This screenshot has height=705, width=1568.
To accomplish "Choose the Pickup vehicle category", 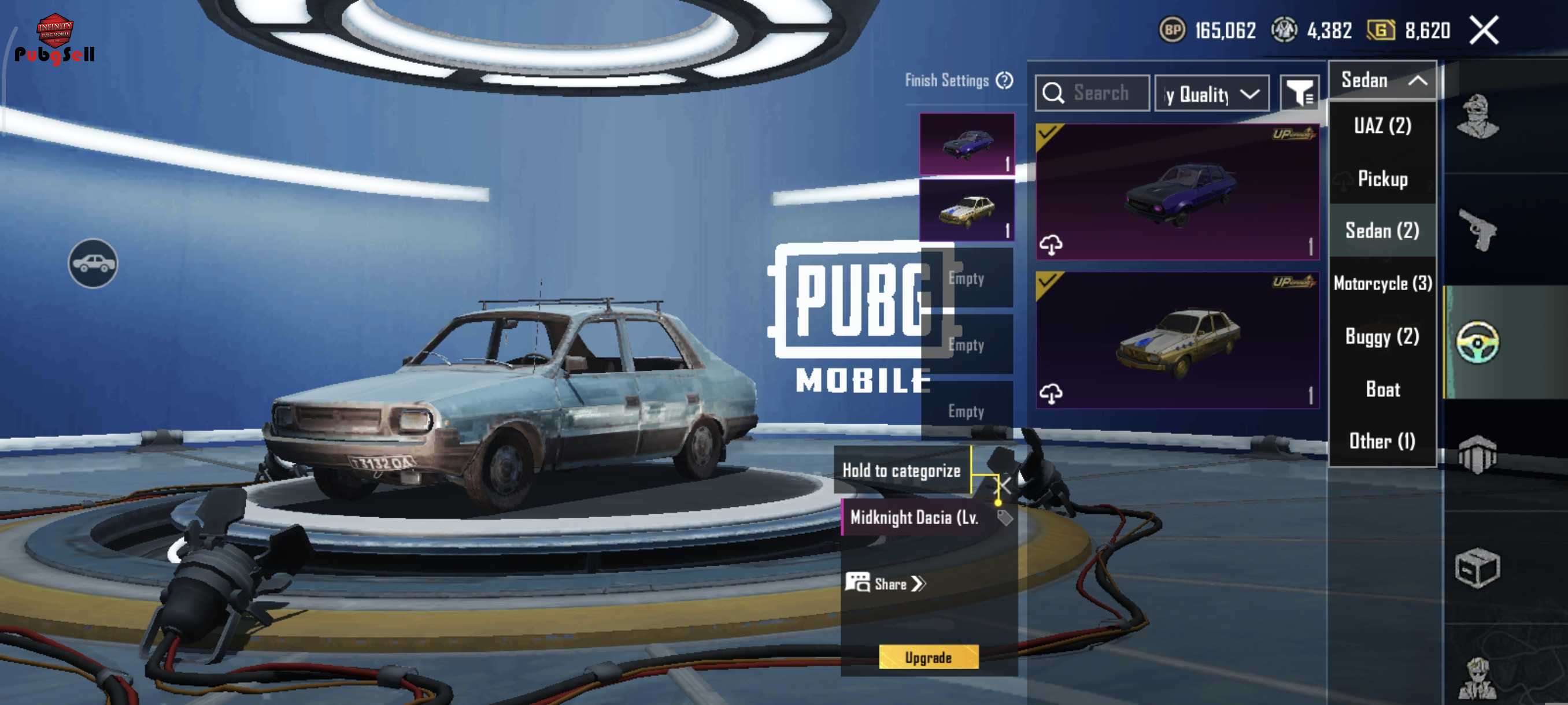I will click(x=1382, y=179).
